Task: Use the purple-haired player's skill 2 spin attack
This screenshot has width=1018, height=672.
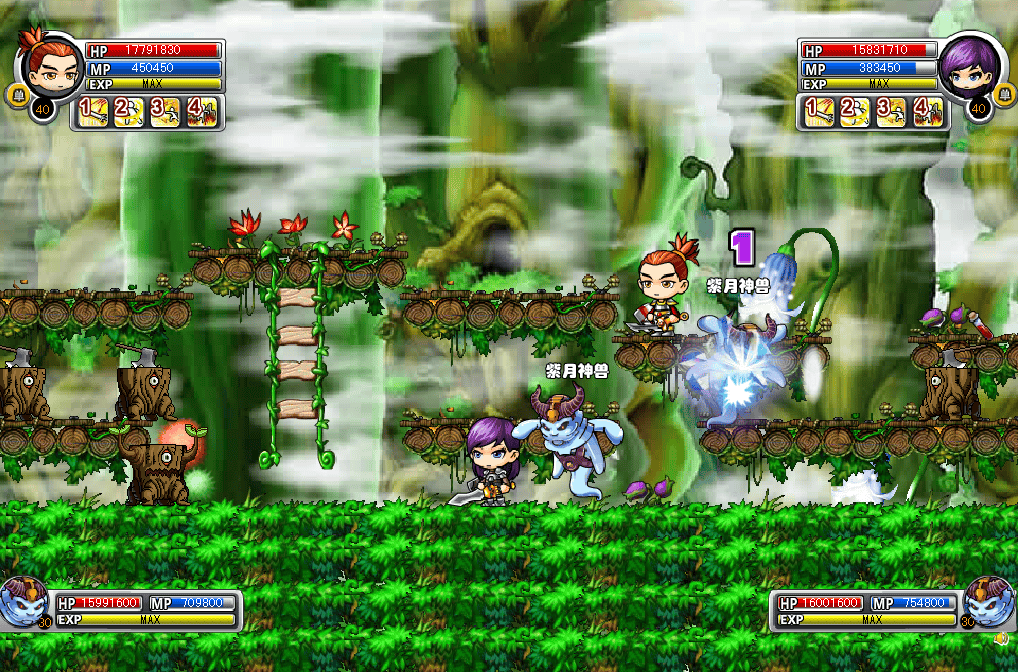Action: tap(856, 111)
